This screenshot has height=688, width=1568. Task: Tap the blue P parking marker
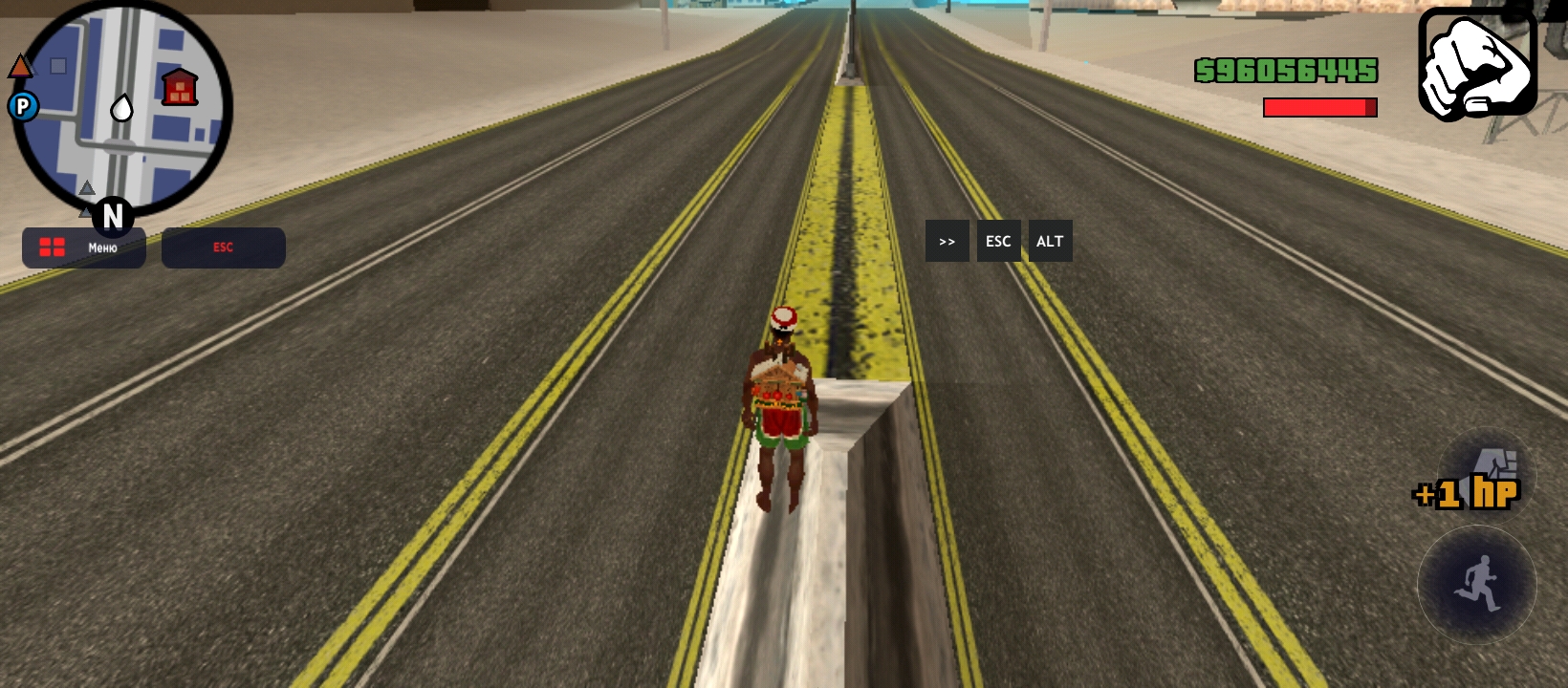23,106
